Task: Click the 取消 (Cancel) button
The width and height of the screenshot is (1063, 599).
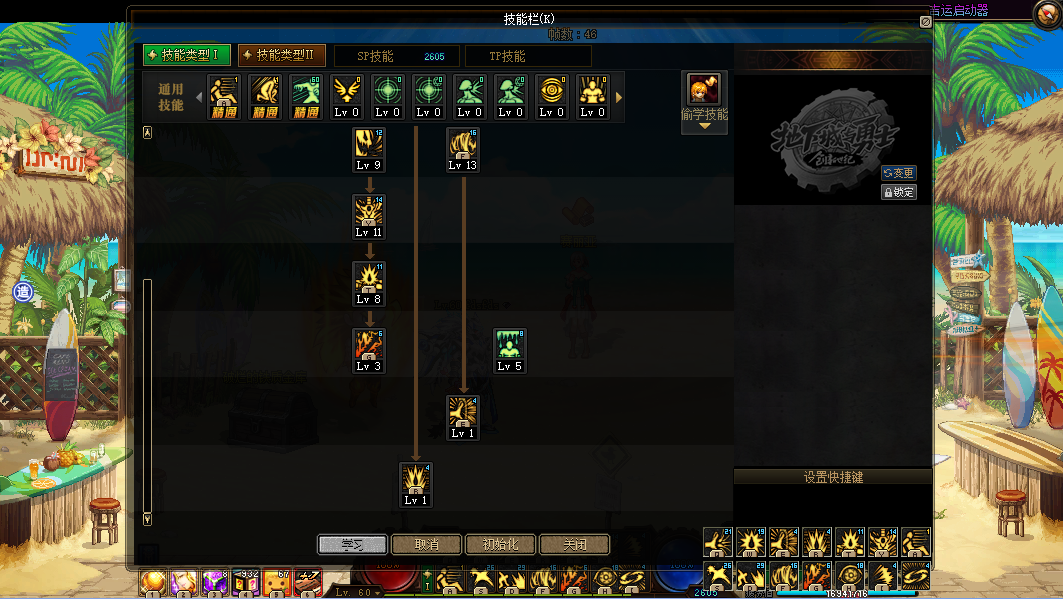Action: [426, 545]
